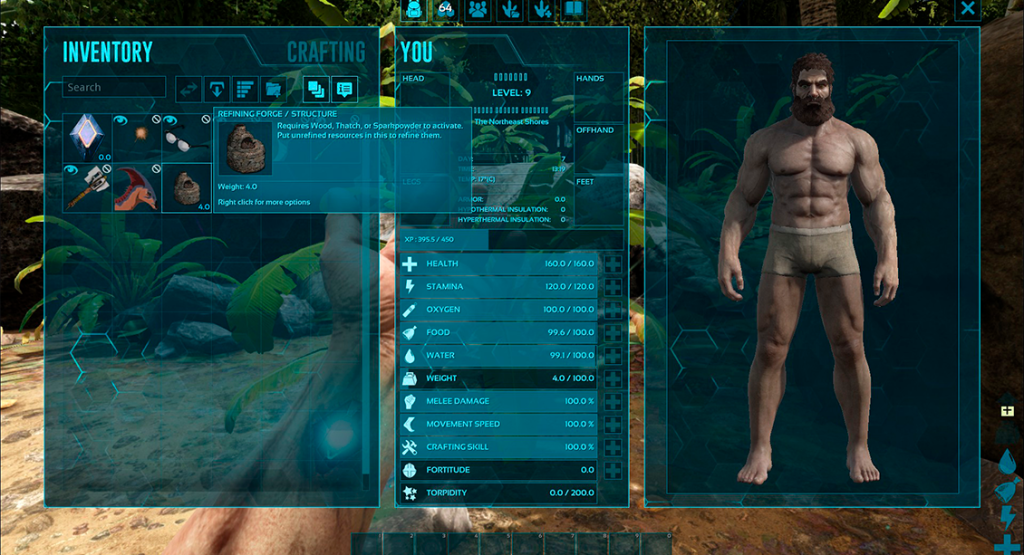Add a point to Health
Image resolution: width=1024 pixels, height=555 pixels.
[613, 264]
